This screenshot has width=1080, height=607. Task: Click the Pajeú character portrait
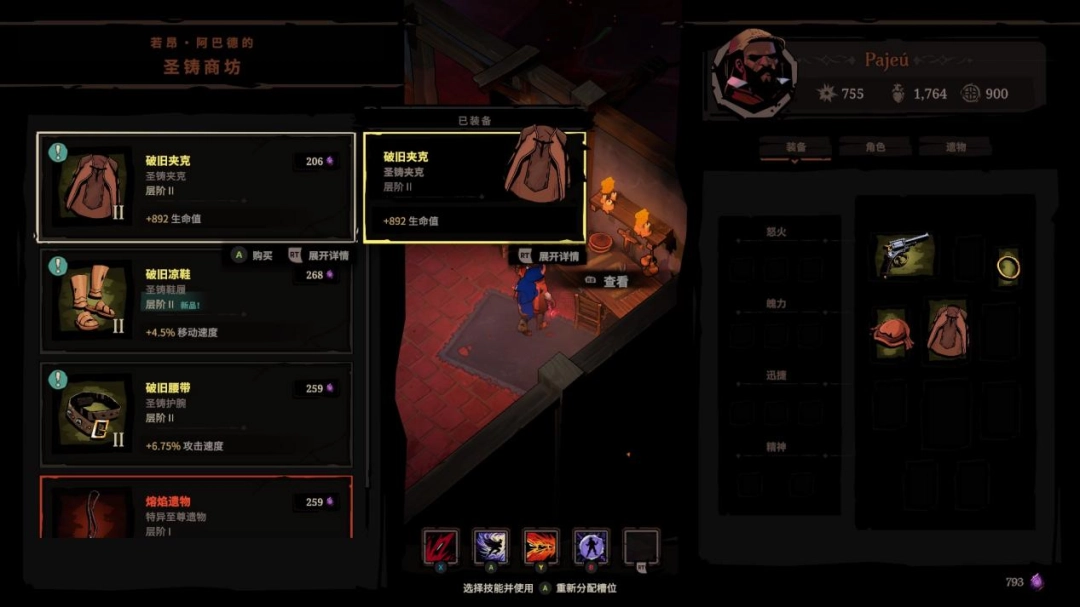(x=753, y=74)
